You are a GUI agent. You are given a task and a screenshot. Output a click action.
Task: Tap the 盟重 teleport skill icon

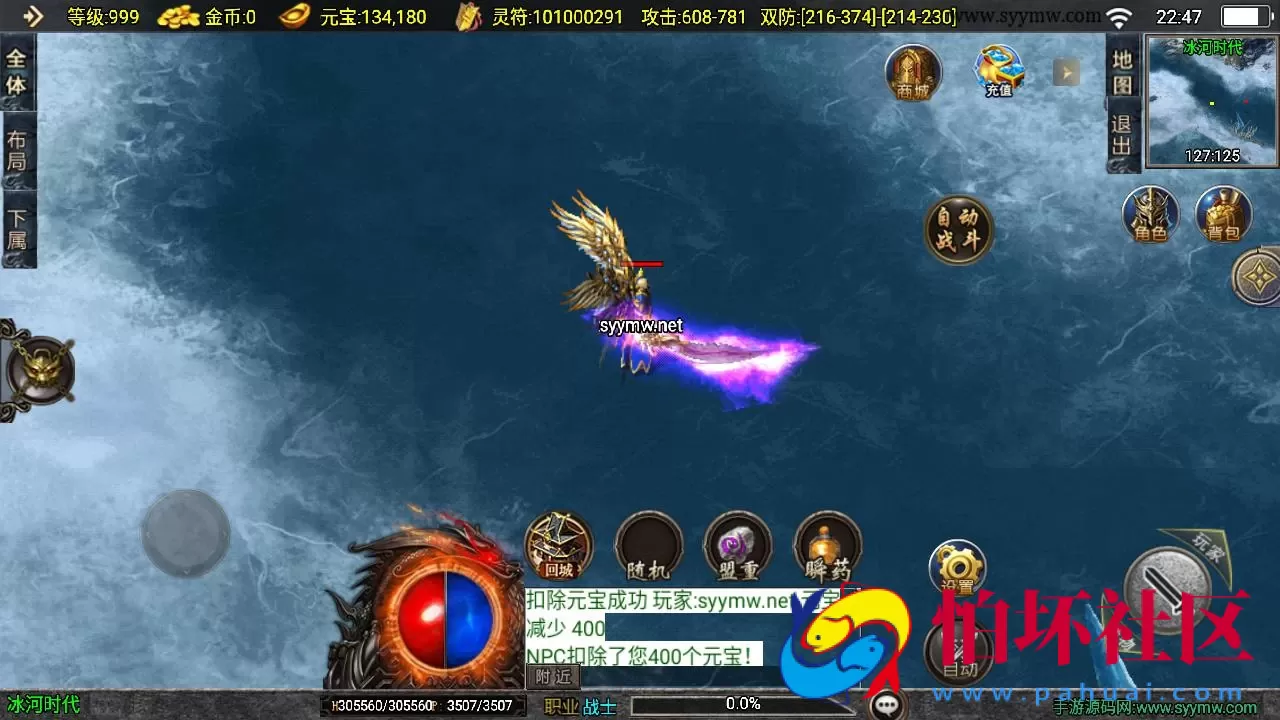(x=738, y=547)
